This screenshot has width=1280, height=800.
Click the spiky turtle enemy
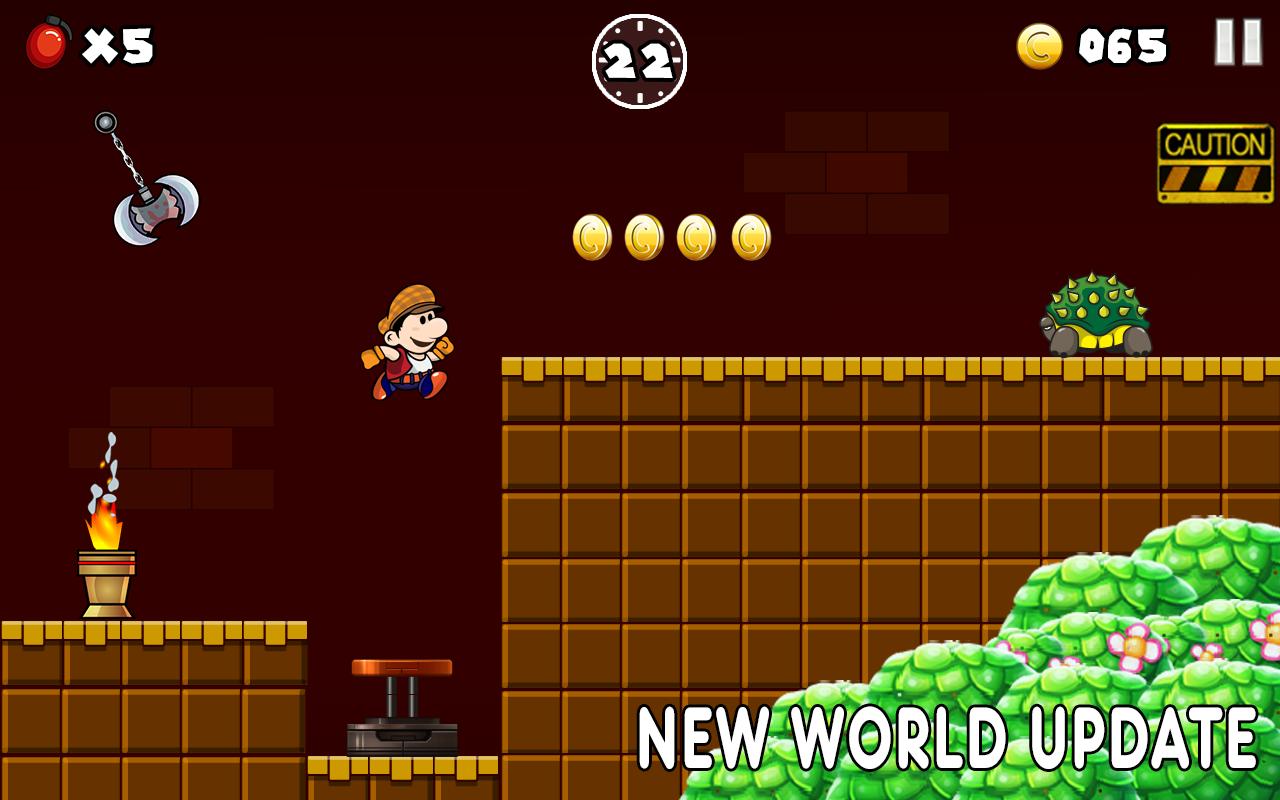[1093, 315]
